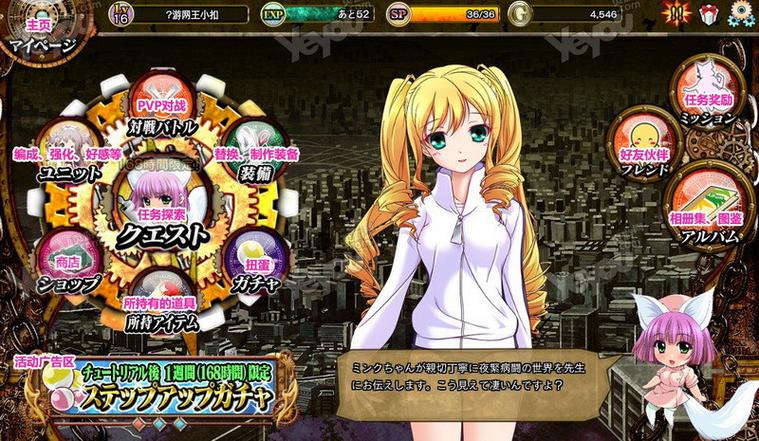The image size is (759, 441).
Task: Open the gift box icon
Action: (709, 16)
